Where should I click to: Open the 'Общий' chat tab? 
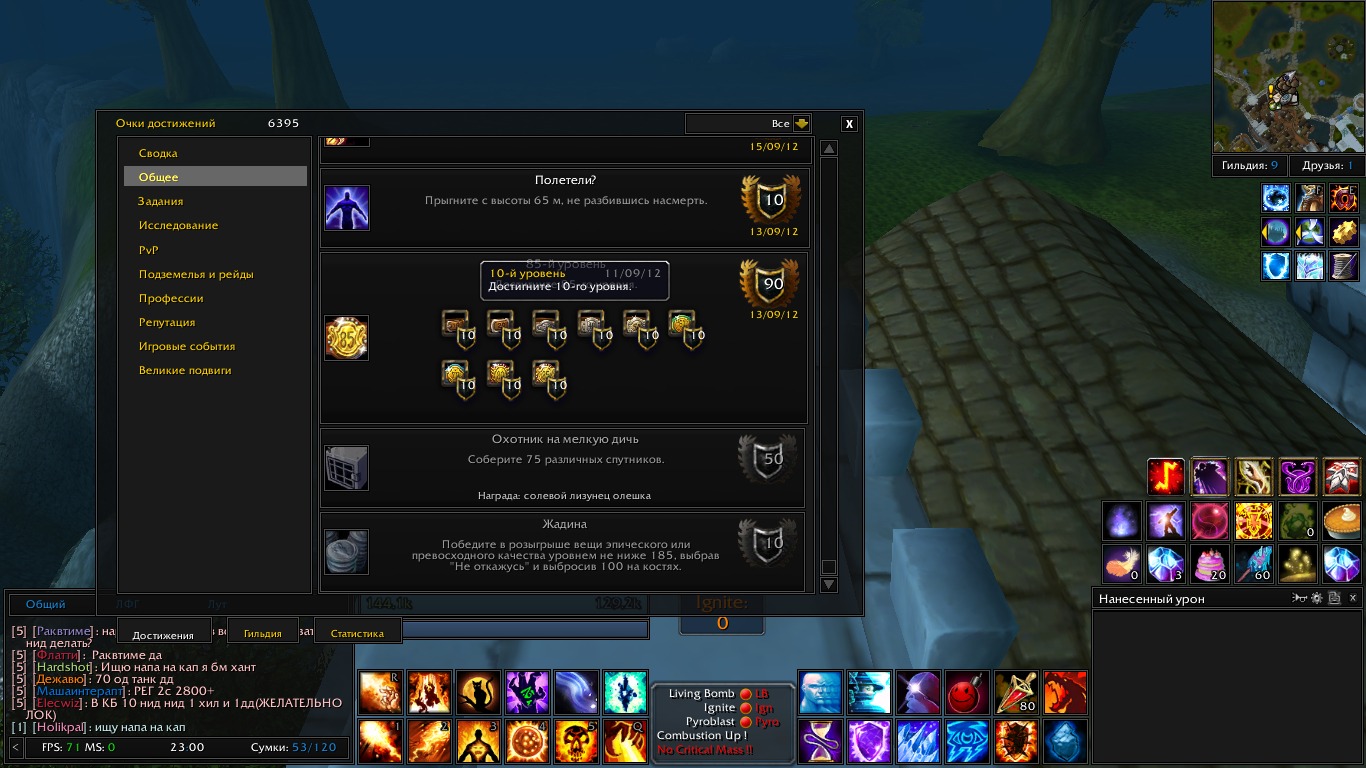coord(46,604)
